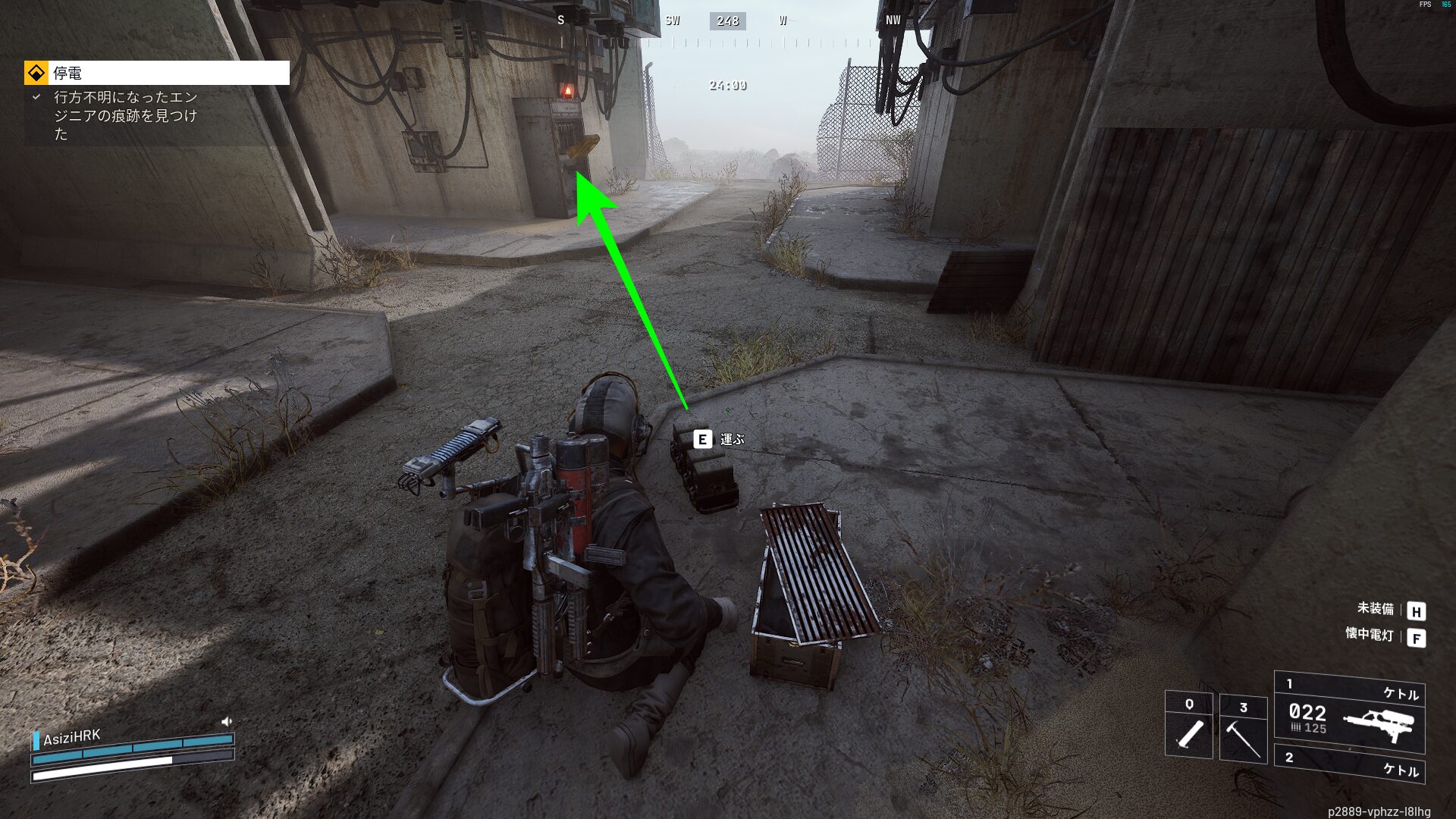This screenshot has height=819, width=1456.
Task: Select the 停電 objective tracker header
Action: [x=157, y=73]
